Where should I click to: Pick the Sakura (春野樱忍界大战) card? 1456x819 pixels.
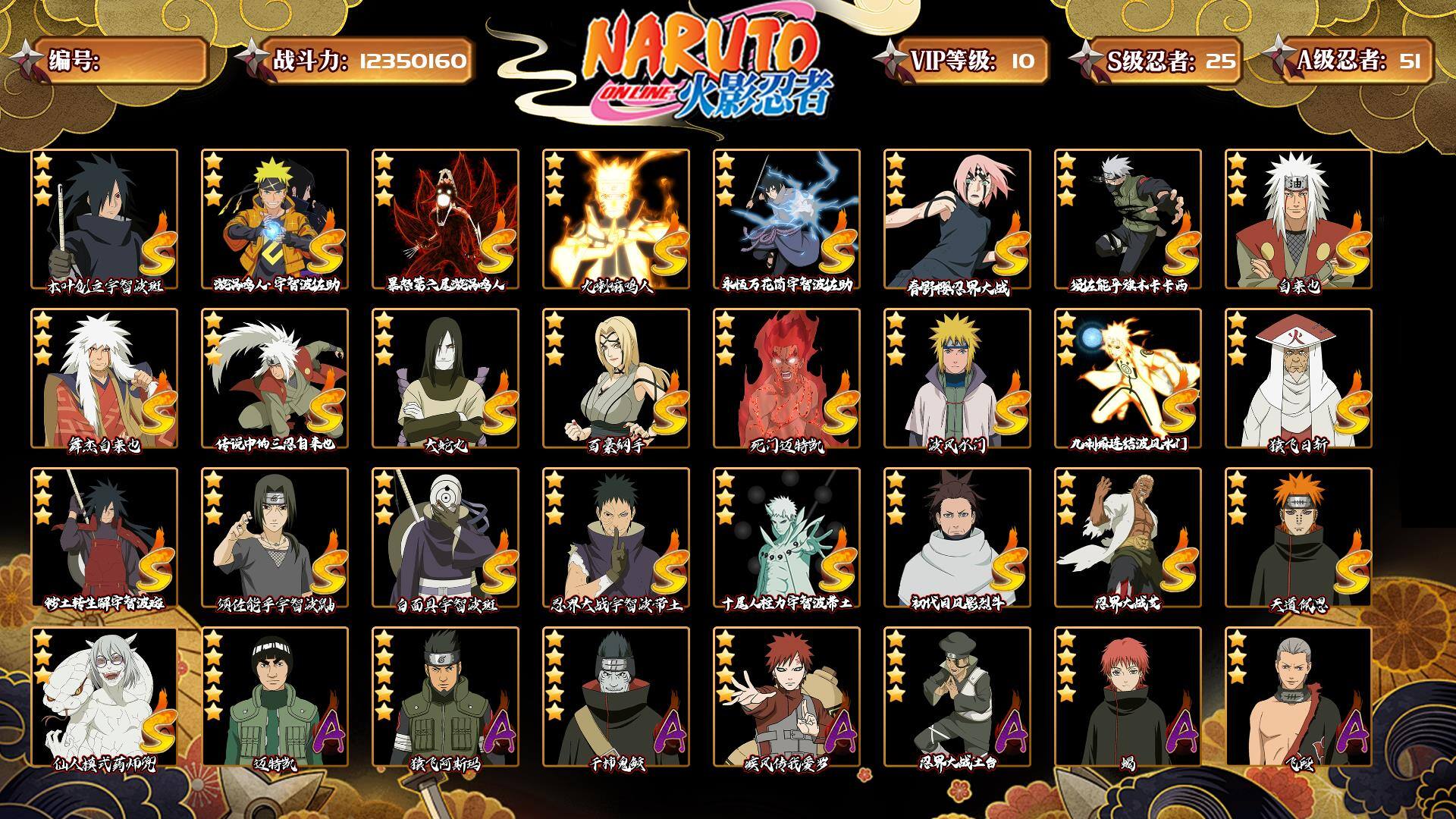[x=957, y=219]
